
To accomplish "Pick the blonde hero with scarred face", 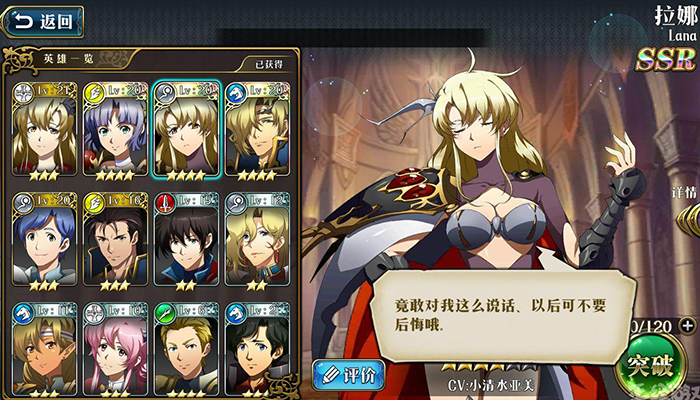I will [256, 240].
